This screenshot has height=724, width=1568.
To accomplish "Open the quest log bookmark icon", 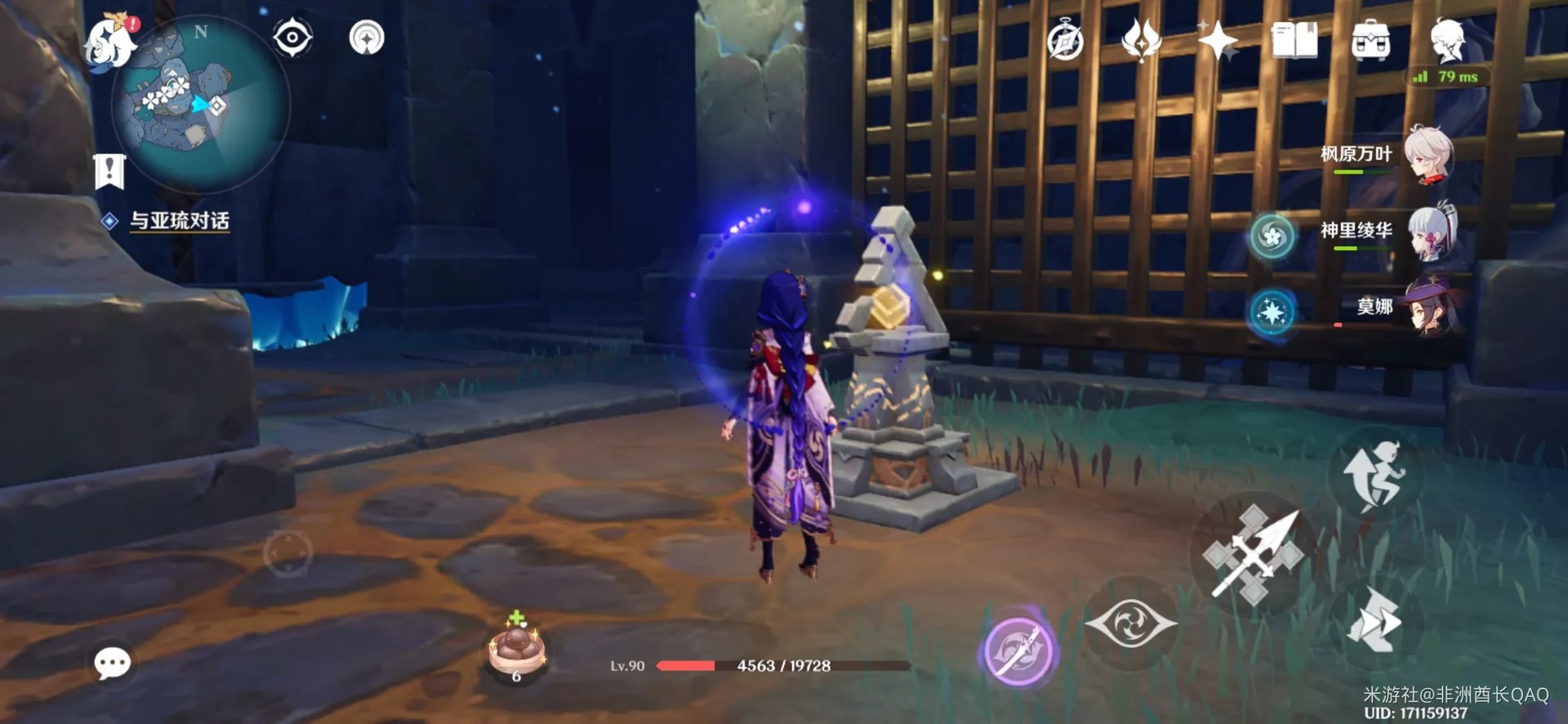I will pos(109,171).
